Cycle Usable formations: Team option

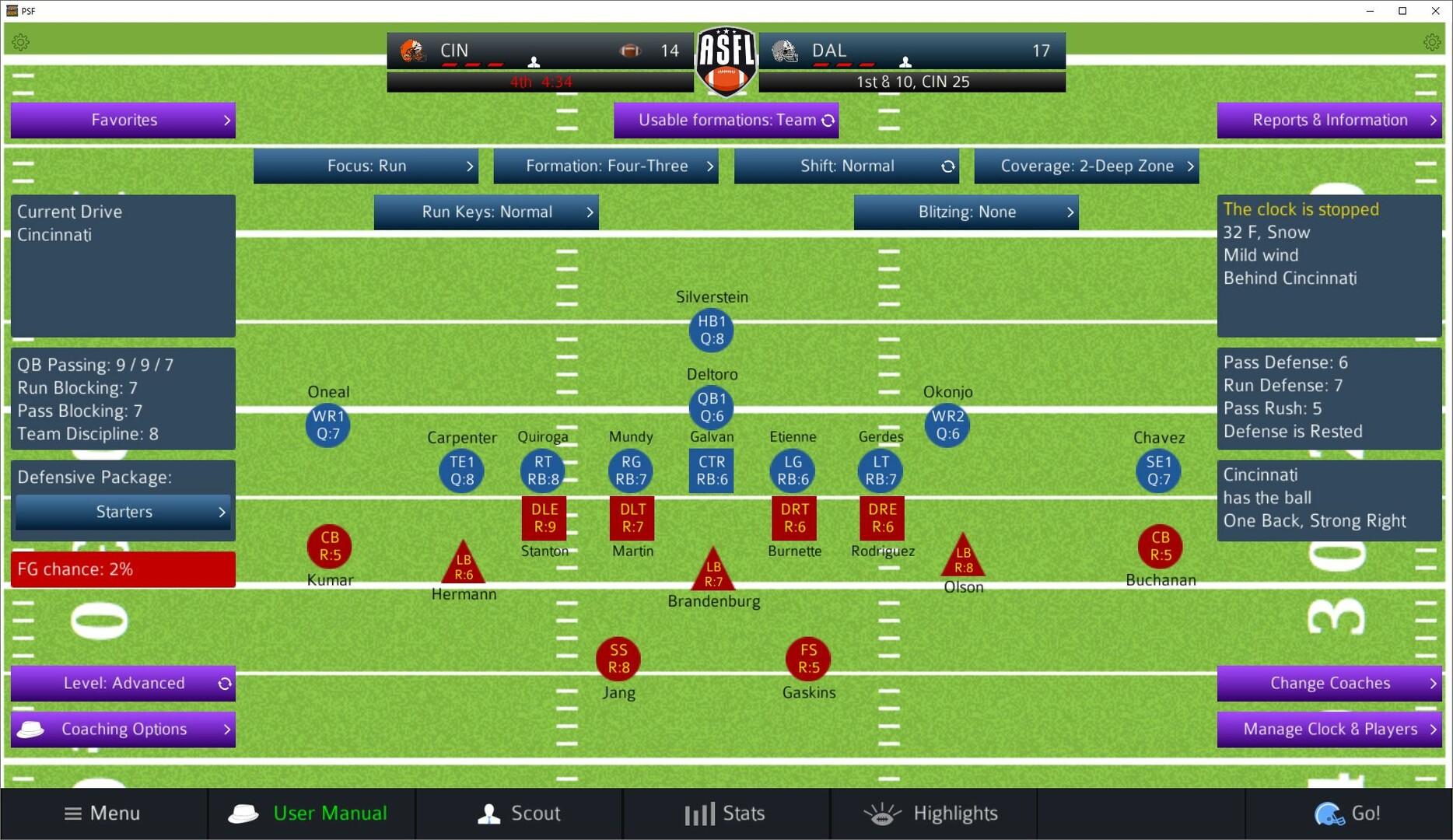827,120
